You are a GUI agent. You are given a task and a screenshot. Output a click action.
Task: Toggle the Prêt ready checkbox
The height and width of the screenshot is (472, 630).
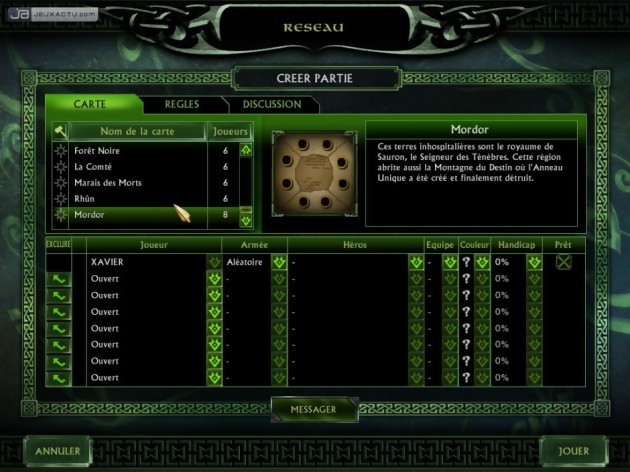click(x=565, y=262)
